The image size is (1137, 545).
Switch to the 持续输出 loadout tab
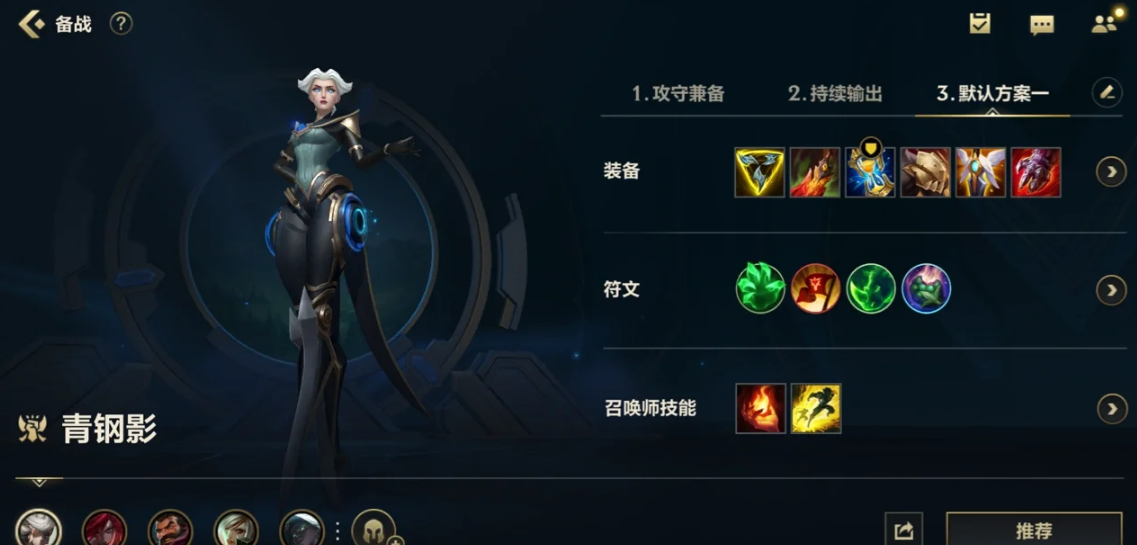pos(835,94)
